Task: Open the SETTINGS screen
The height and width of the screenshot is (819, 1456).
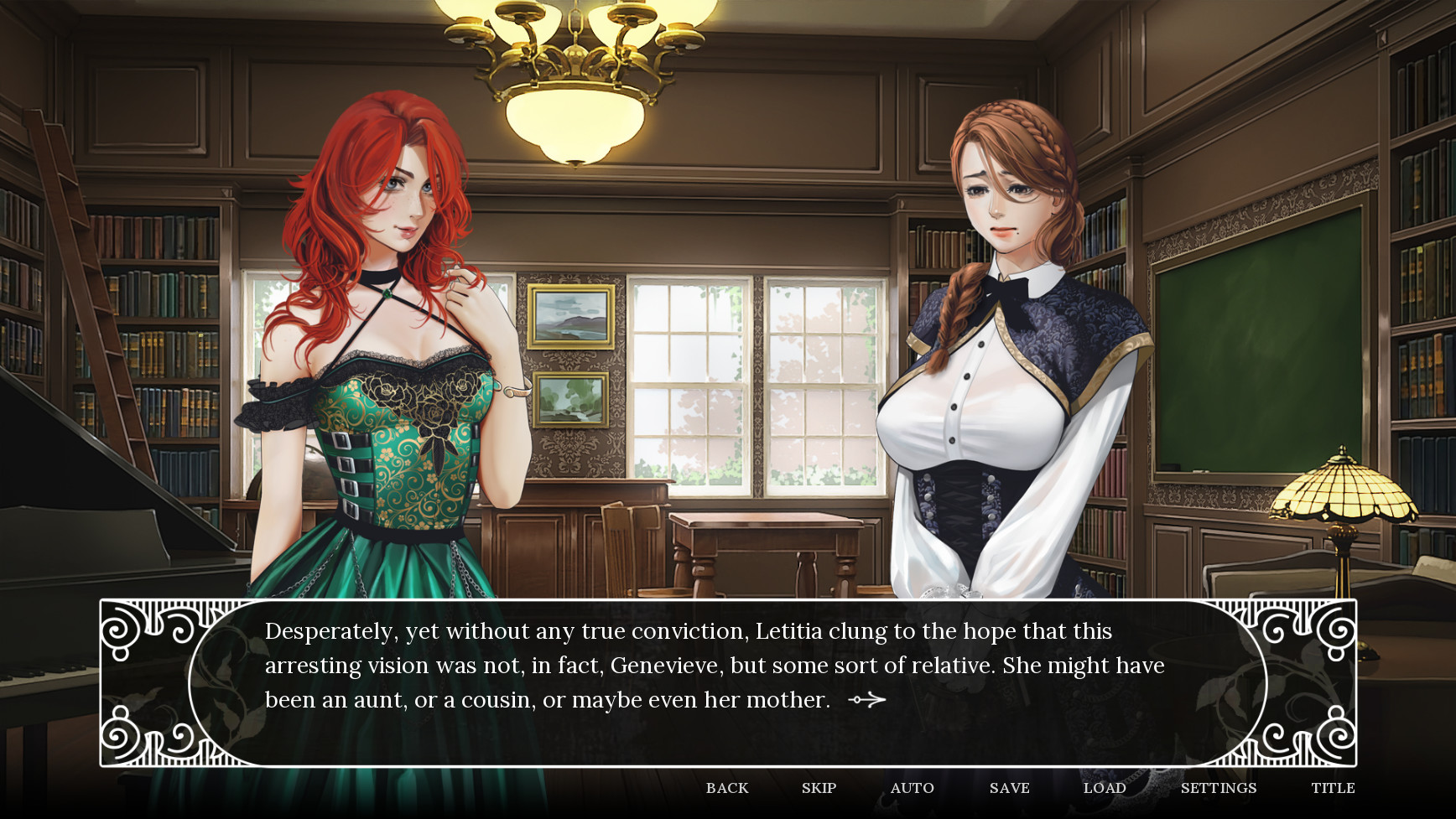Action: pyautogui.click(x=1217, y=788)
